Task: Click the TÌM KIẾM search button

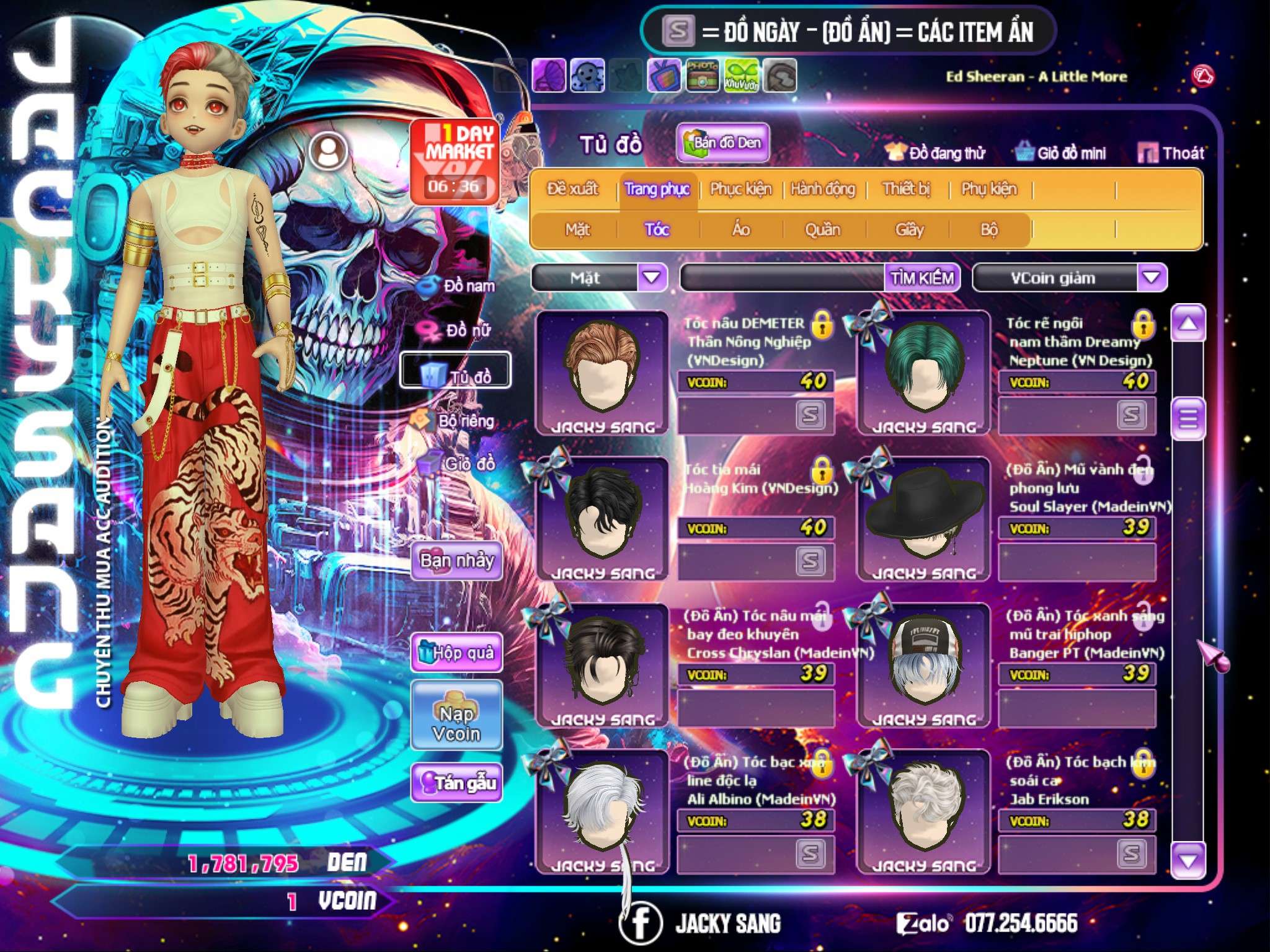Action: click(x=922, y=278)
